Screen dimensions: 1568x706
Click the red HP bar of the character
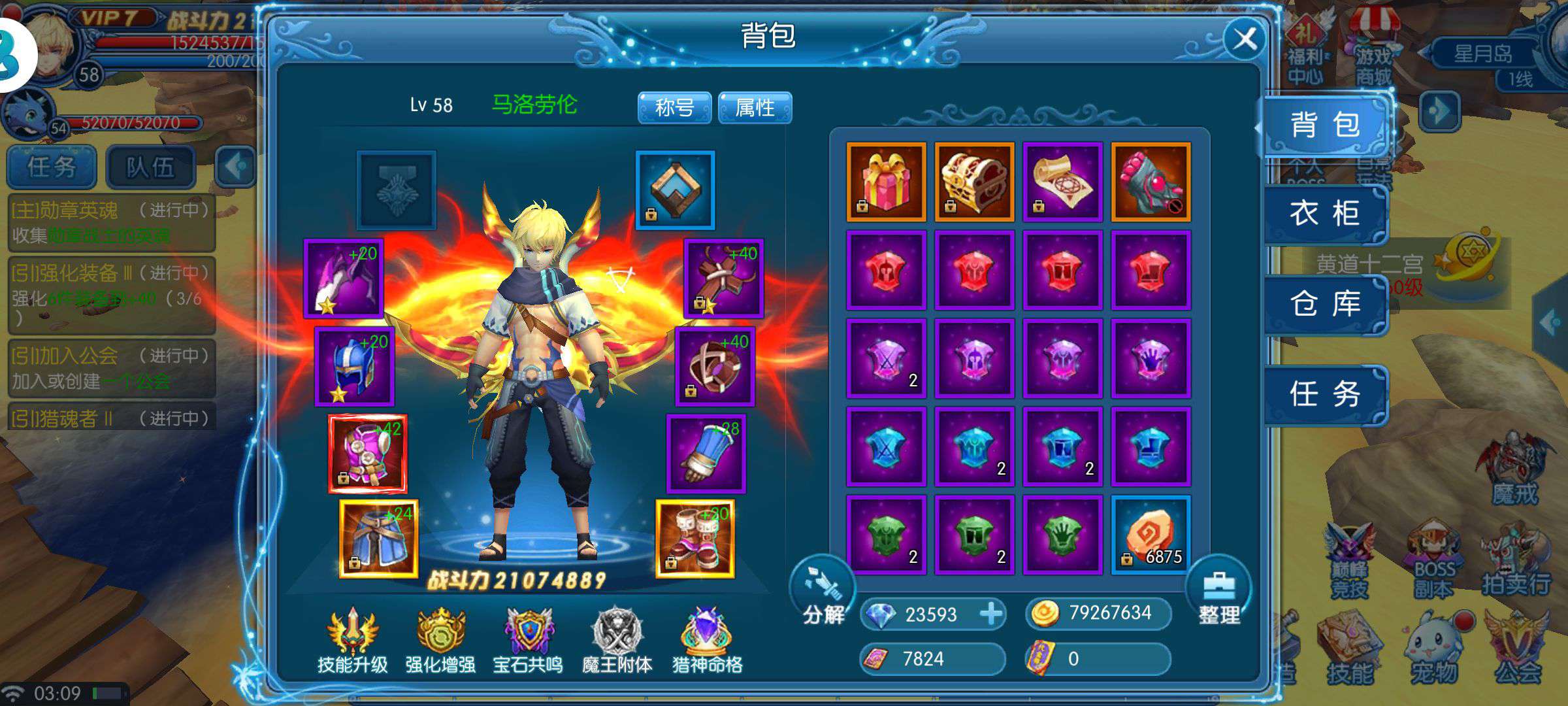[157, 42]
